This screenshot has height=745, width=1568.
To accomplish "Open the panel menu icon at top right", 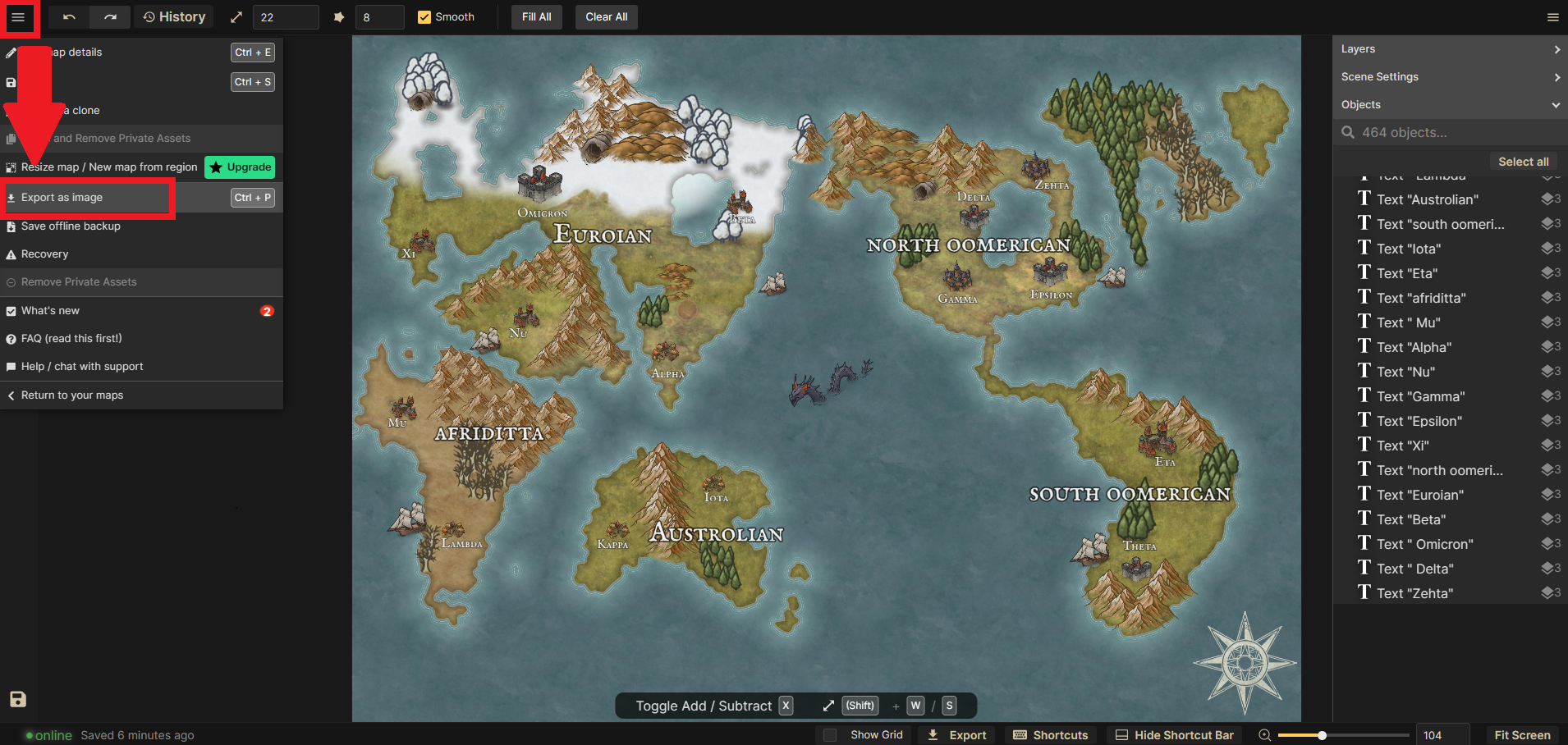I will click(1552, 16).
